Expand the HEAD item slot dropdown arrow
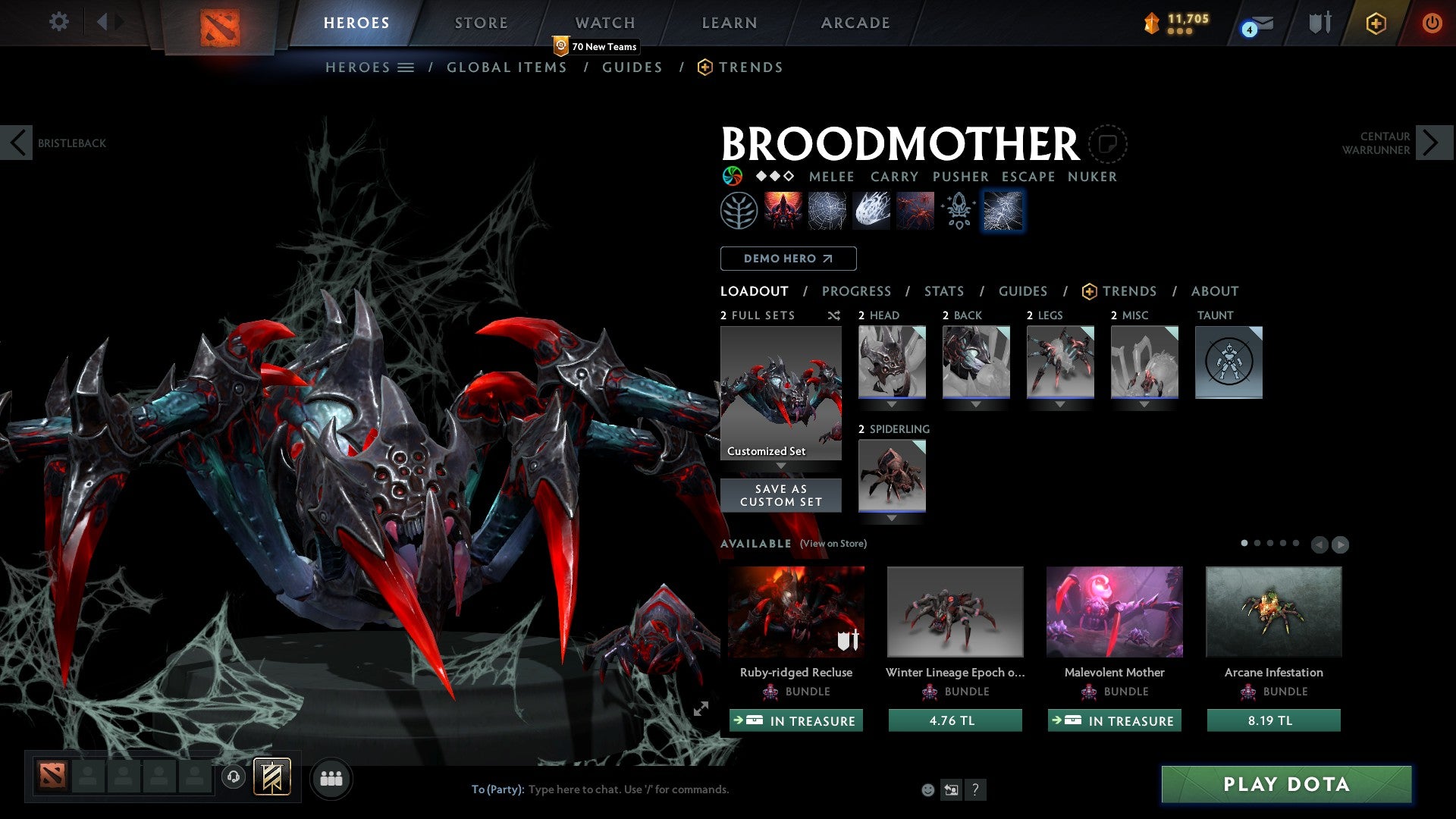Screen dimensions: 1456x819 (x=891, y=404)
